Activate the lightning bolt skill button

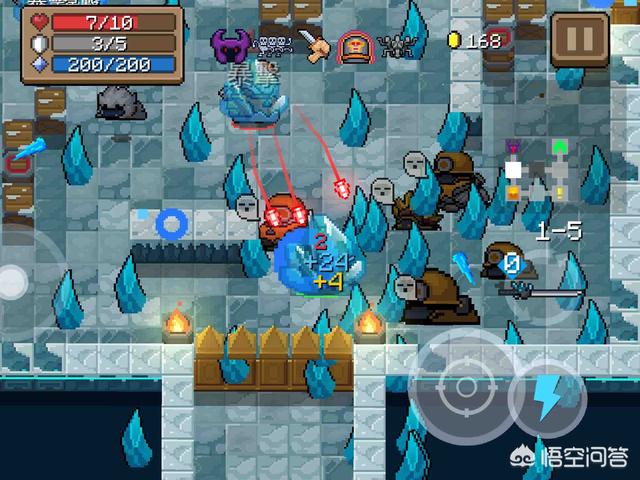[546, 398]
